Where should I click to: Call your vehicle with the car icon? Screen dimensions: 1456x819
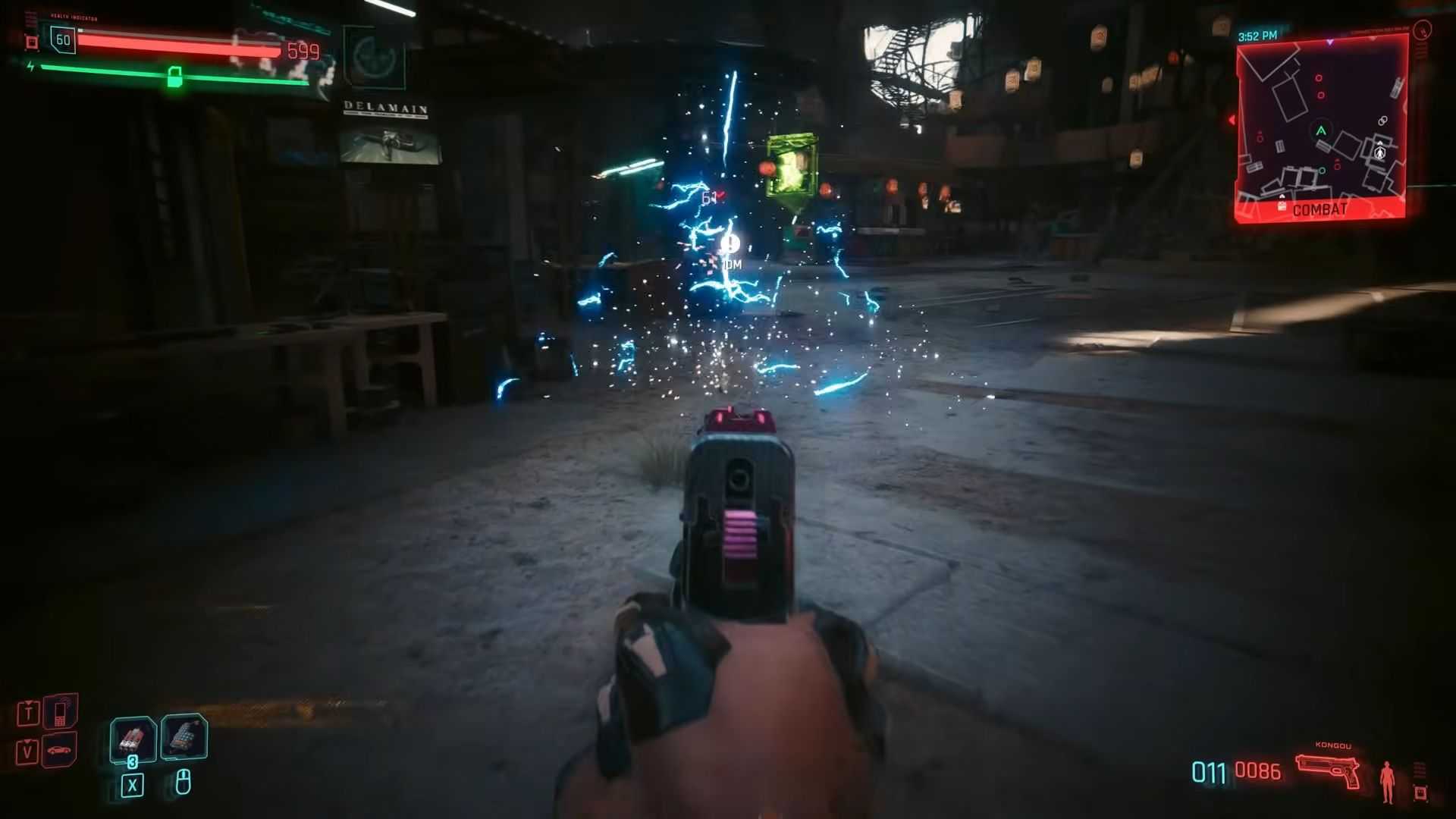60,751
